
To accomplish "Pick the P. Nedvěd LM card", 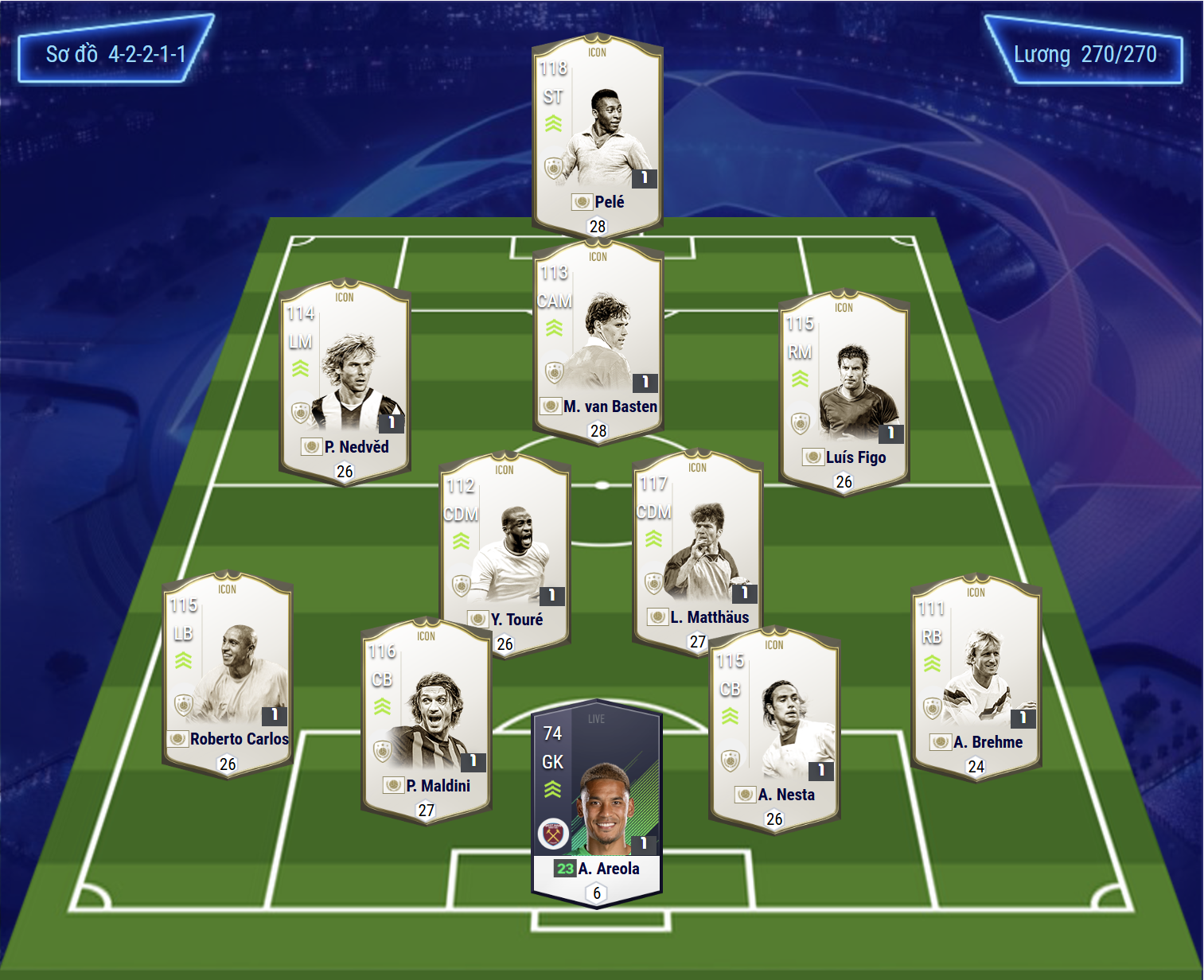I will click(x=345, y=379).
